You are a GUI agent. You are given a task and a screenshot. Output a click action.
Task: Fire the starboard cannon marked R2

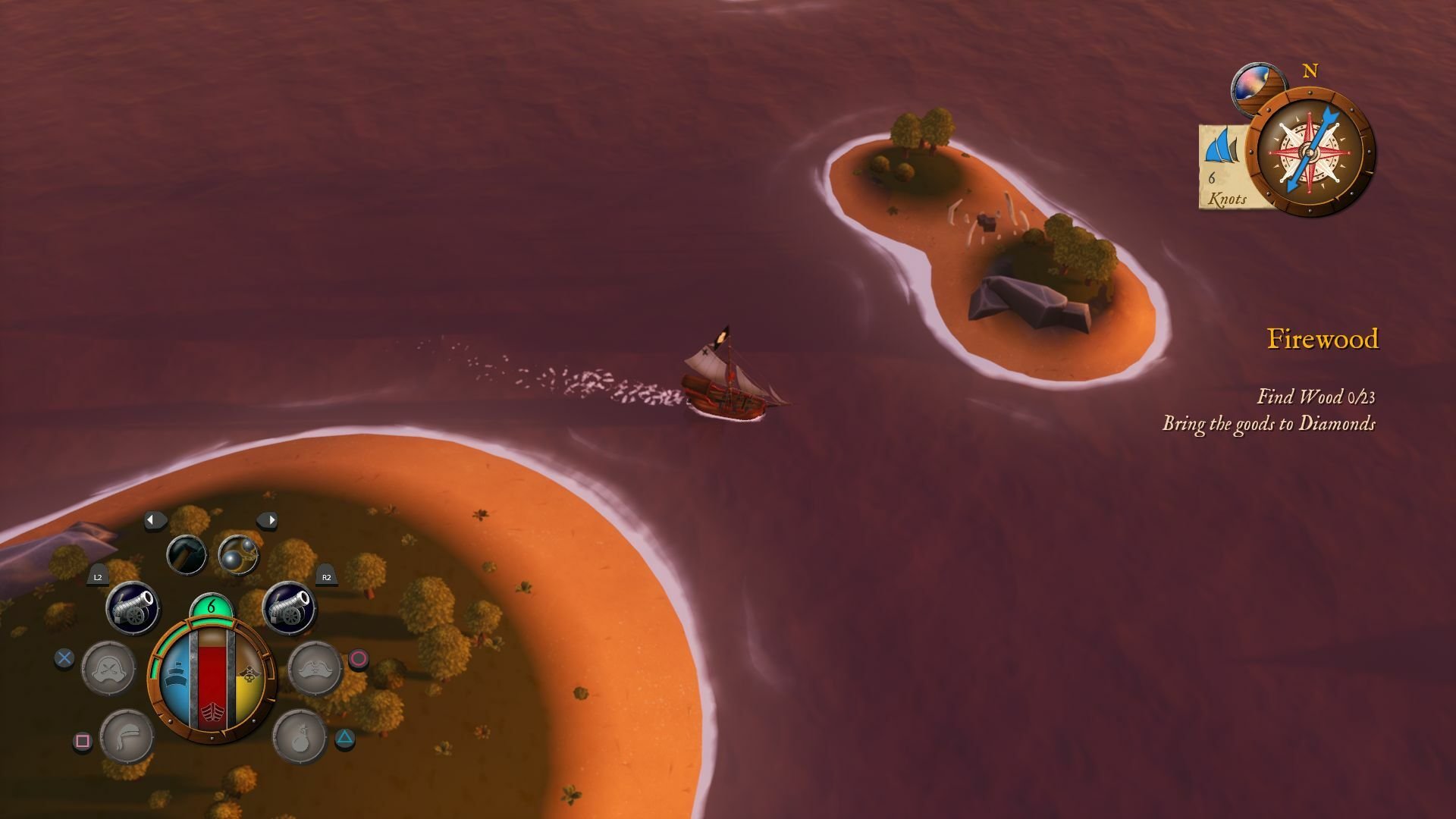pos(289,607)
